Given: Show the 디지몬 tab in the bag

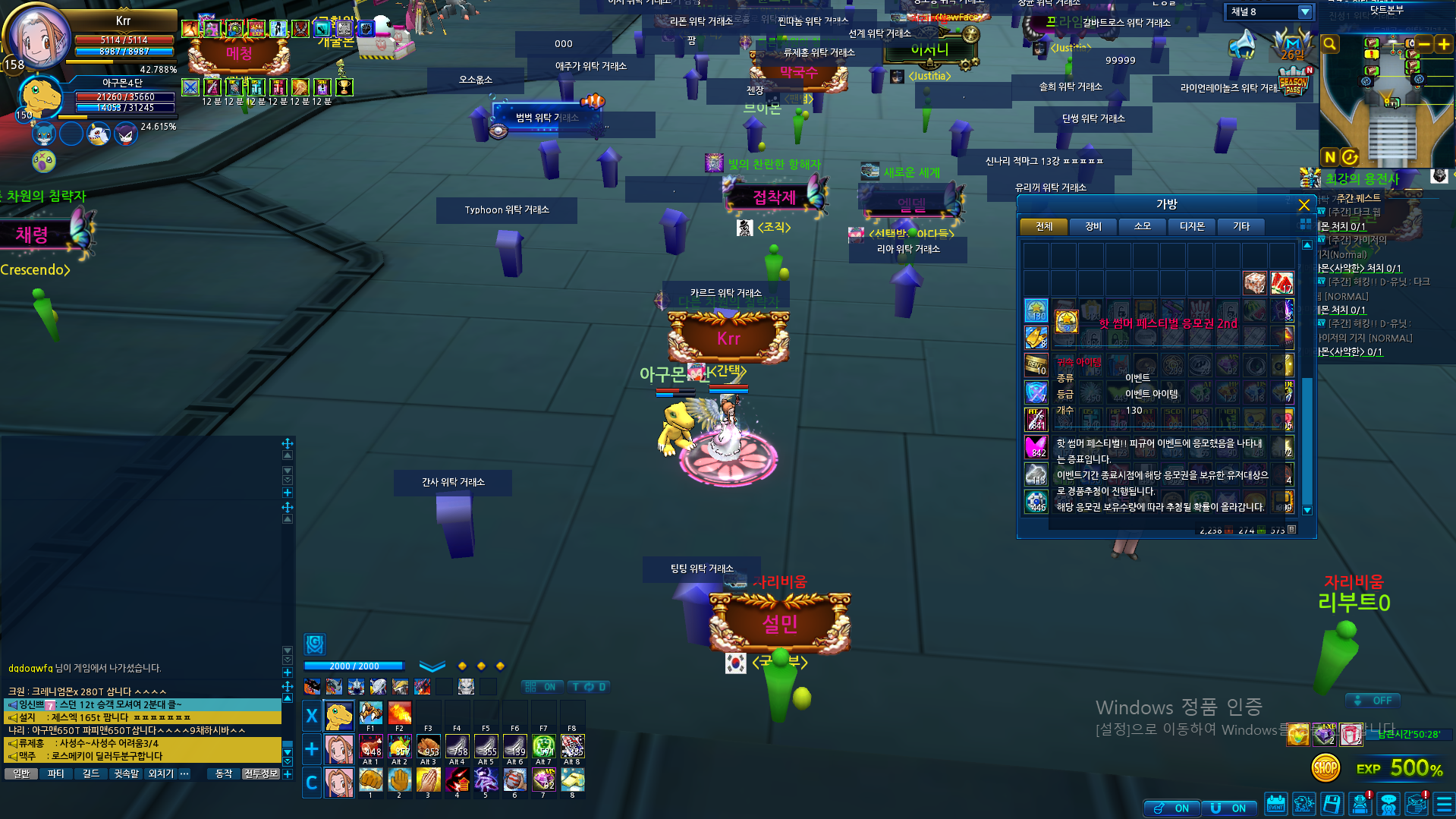Looking at the screenshot, I should point(1191,226).
